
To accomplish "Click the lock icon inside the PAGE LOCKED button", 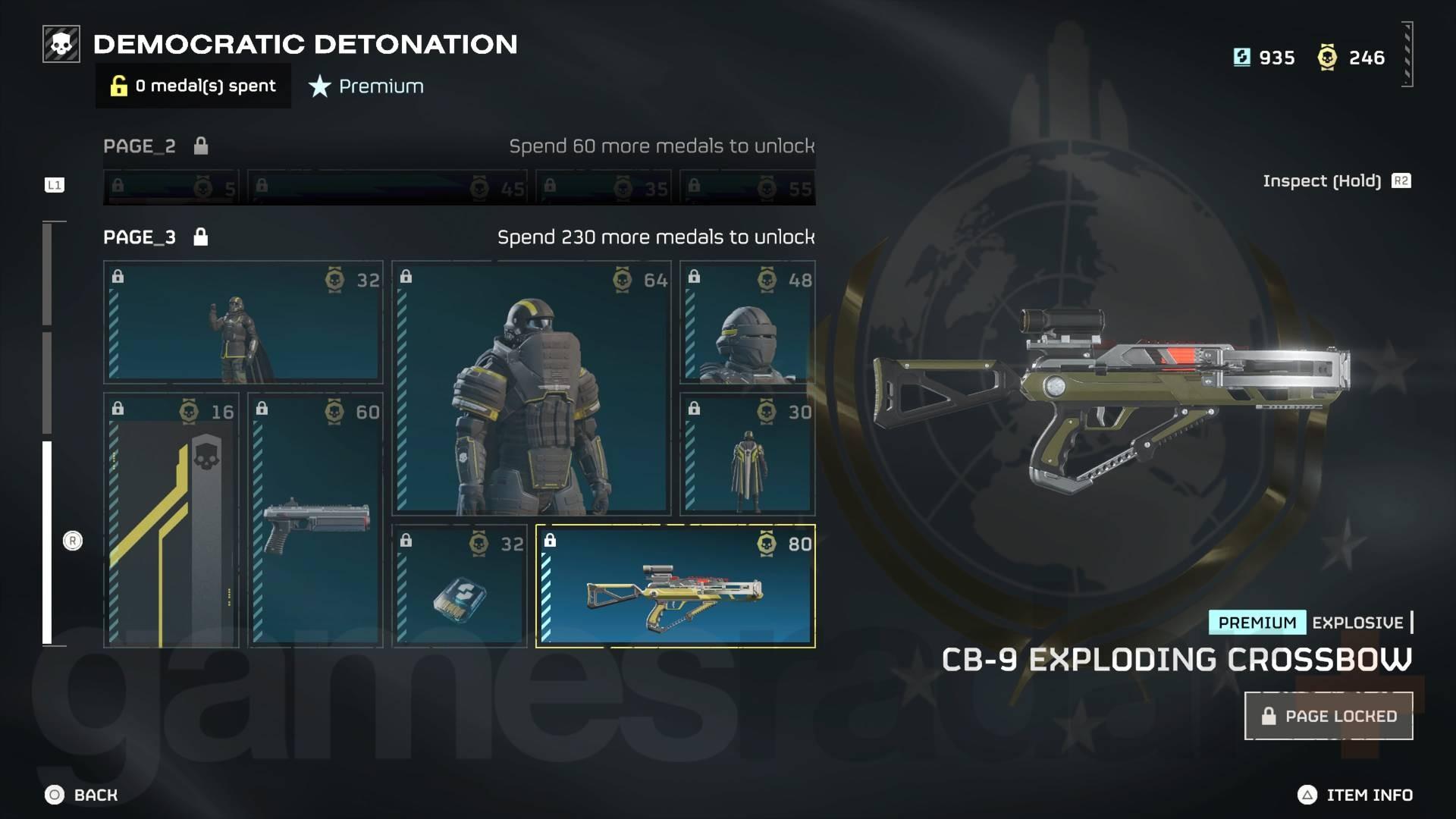I will click(x=1271, y=715).
